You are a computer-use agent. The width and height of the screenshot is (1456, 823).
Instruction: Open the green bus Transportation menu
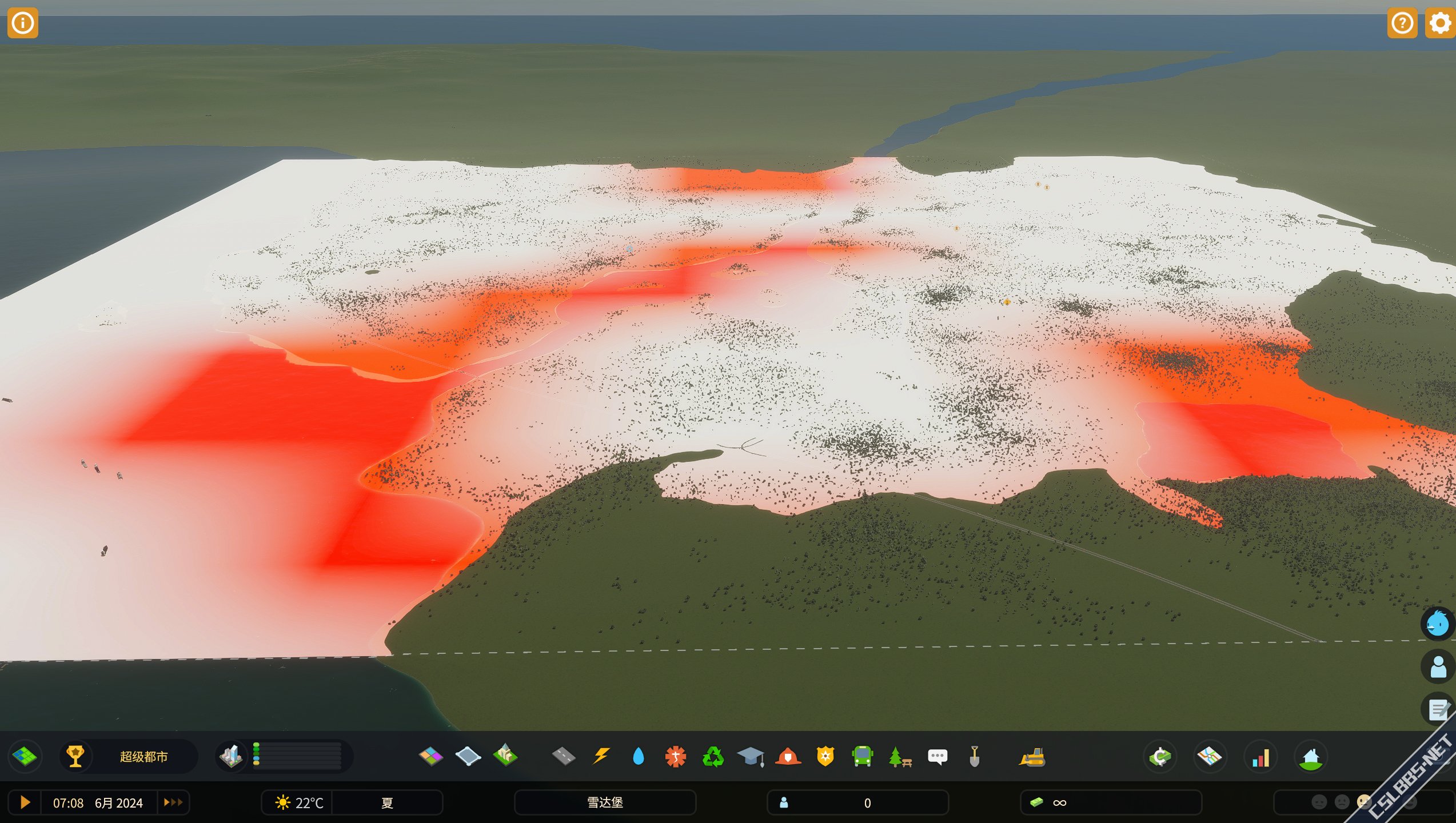(x=862, y=757)
